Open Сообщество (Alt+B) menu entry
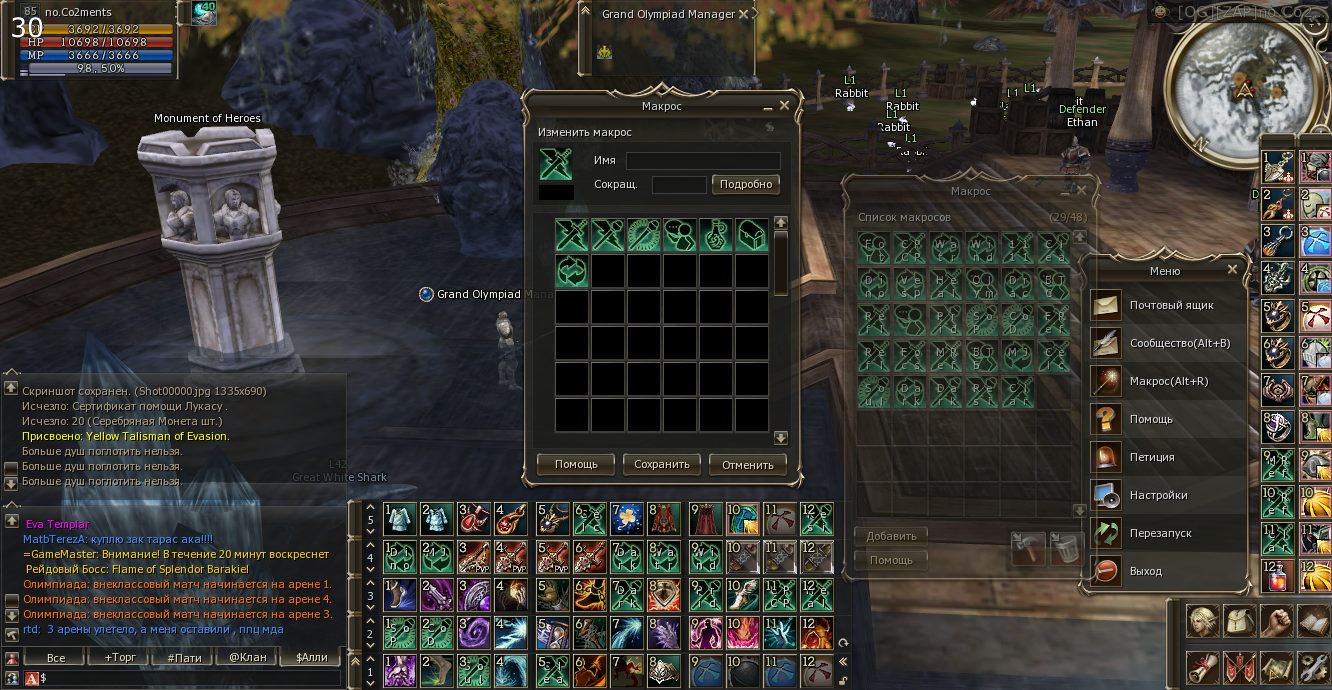This screenshot has width=1332, height=690. click(1179, 343)
